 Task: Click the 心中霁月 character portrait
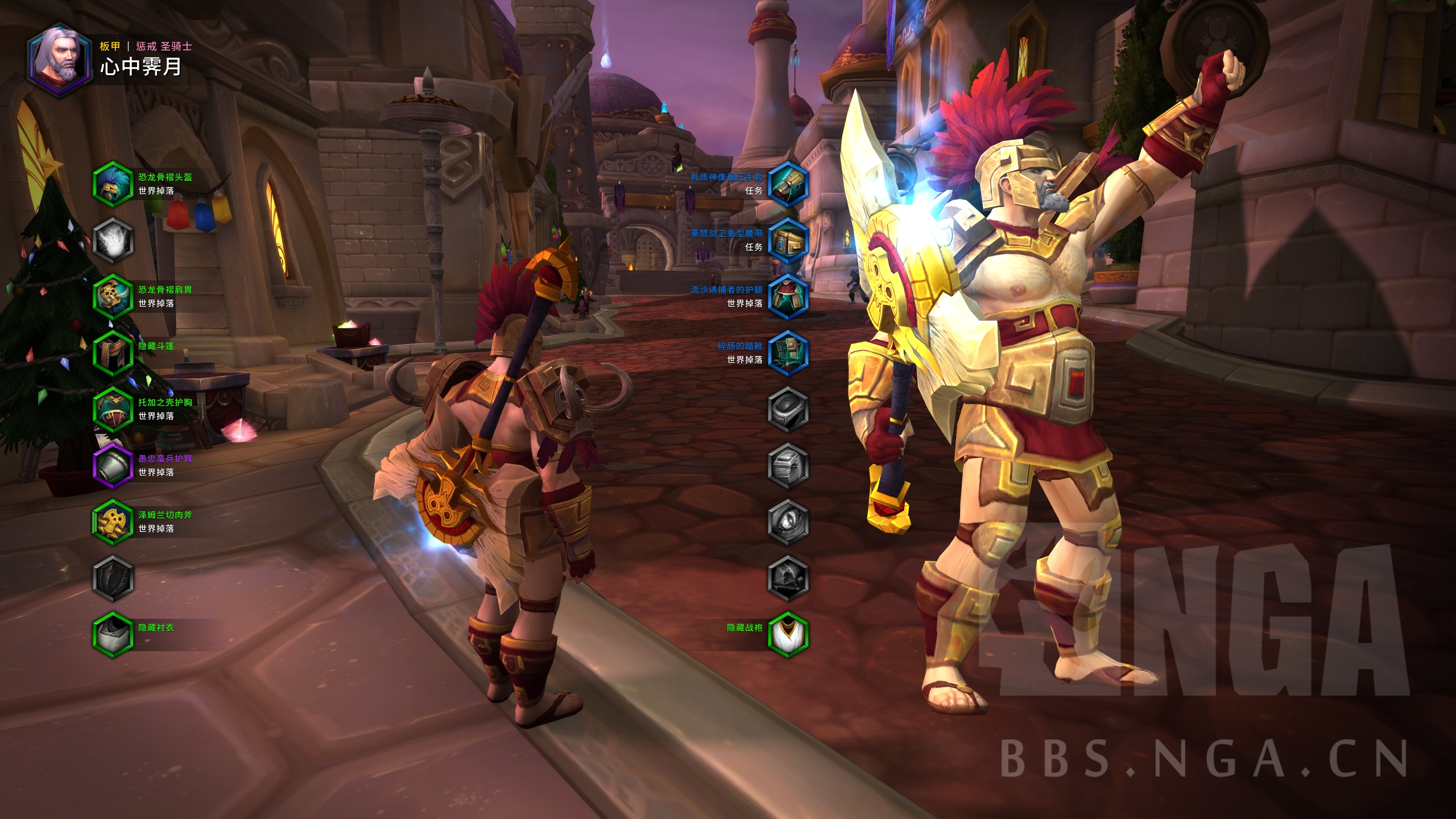pyautogui.click(x=60, y=60)
